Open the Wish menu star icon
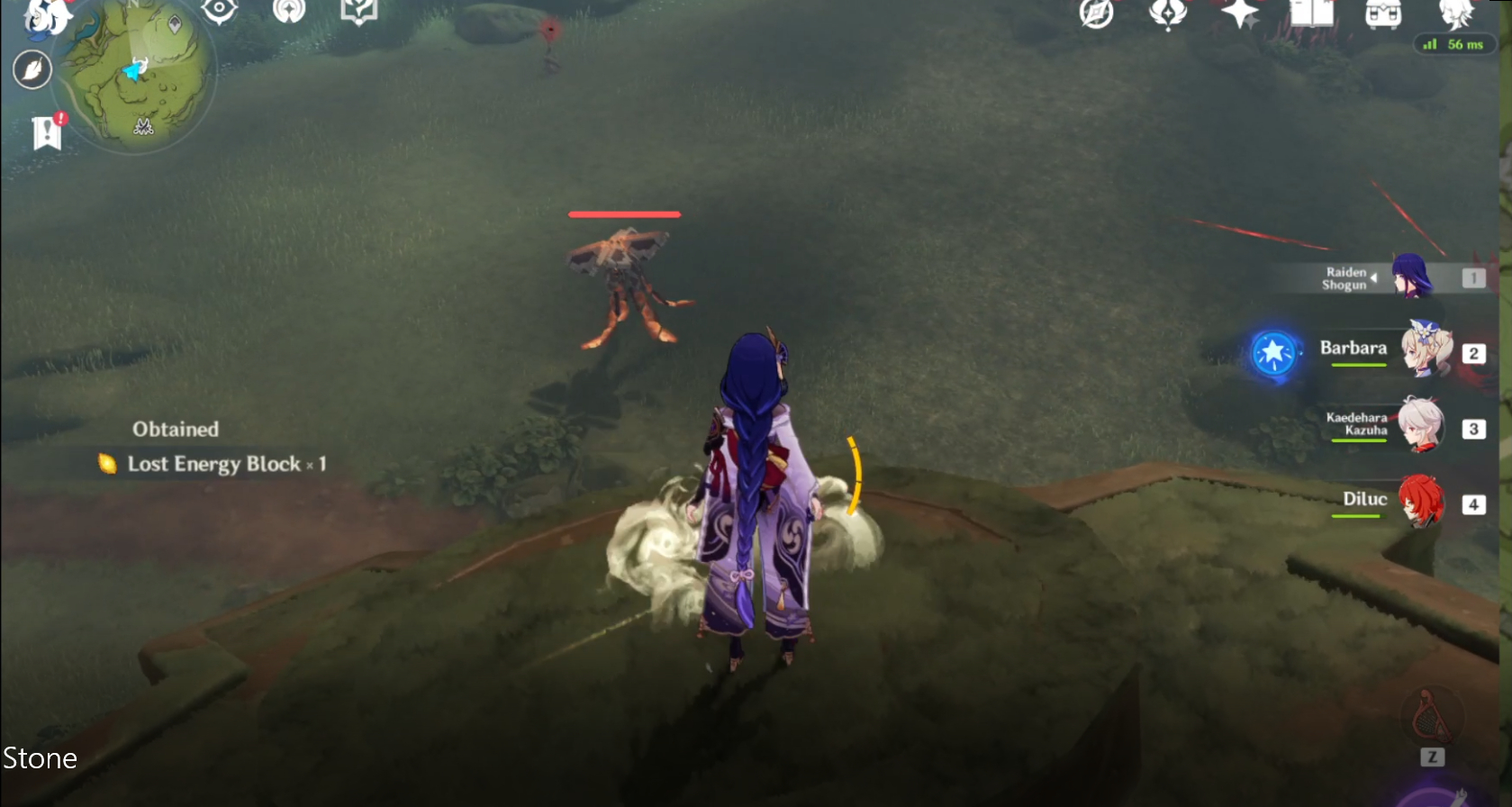Viewport: 1512px width, 807px height. (1241, 14)
